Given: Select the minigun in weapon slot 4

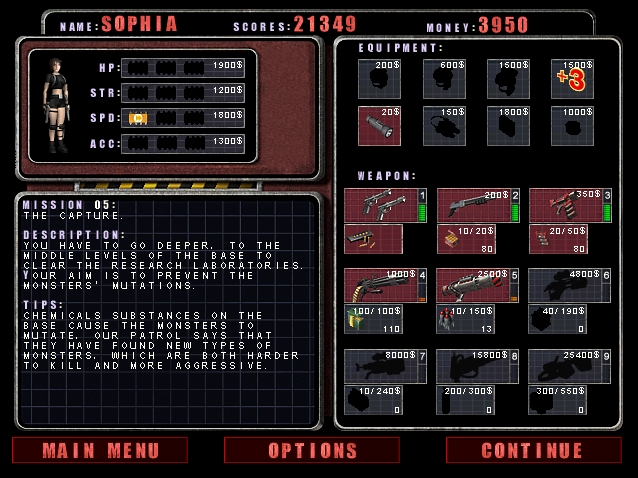Looking at the screenshot, I should pyautogui.click(x=381, y=285).
